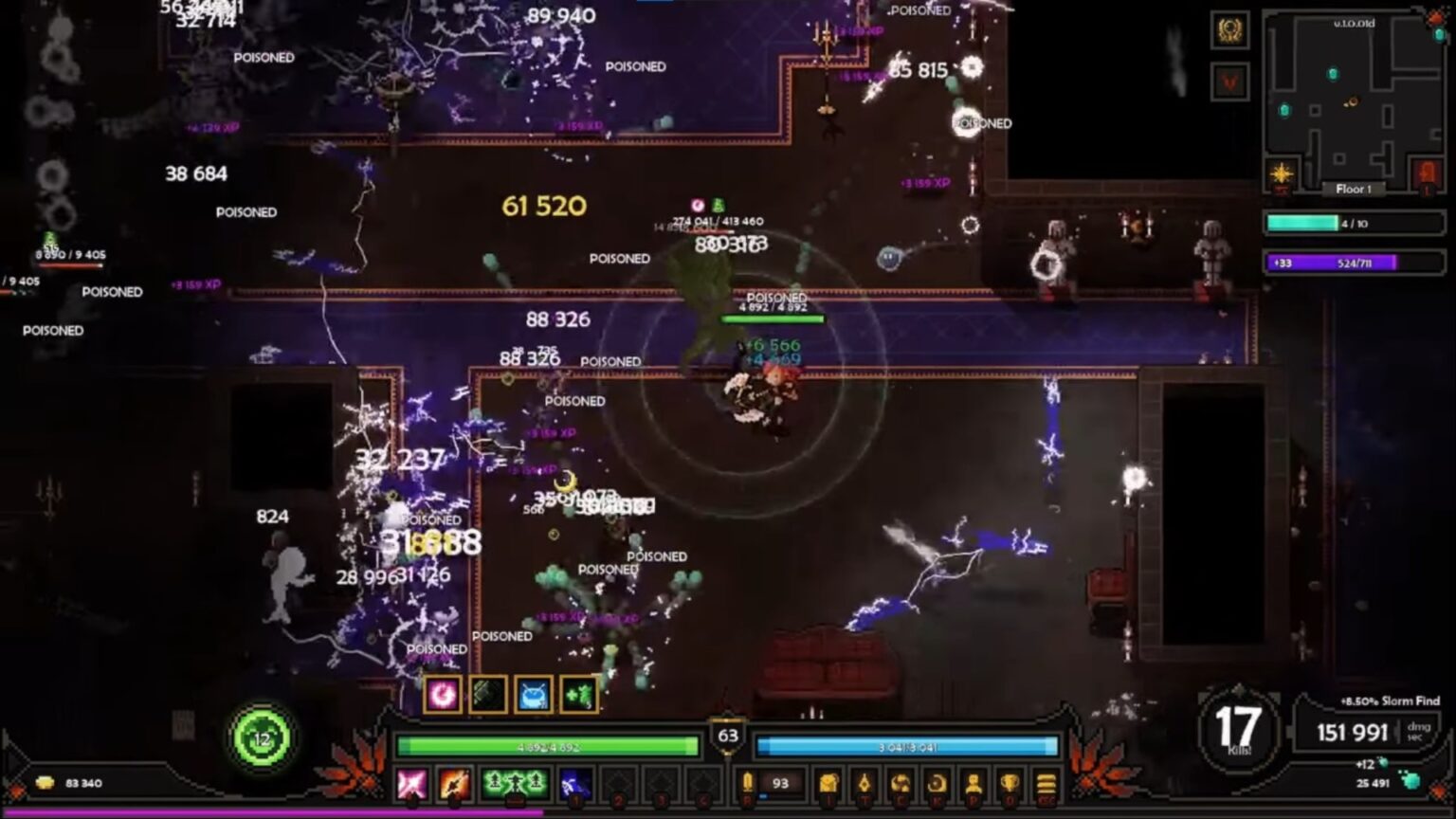Click the green healing buff icon above the hotbar
The height and width of the screenshot is (819, 1456).
pyautogui.click(x=578, y=695)
